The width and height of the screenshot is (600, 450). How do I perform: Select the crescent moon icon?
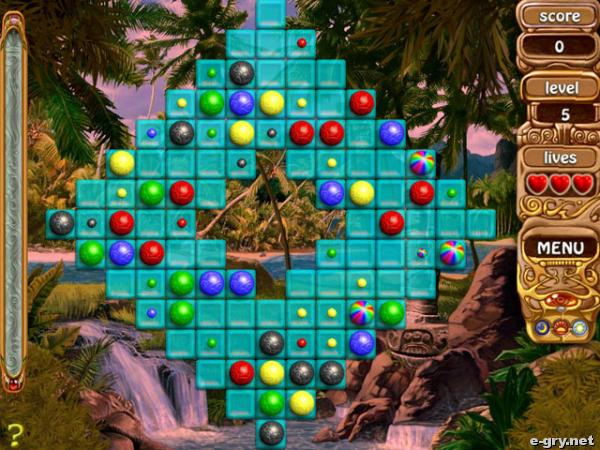click(542, 327)
